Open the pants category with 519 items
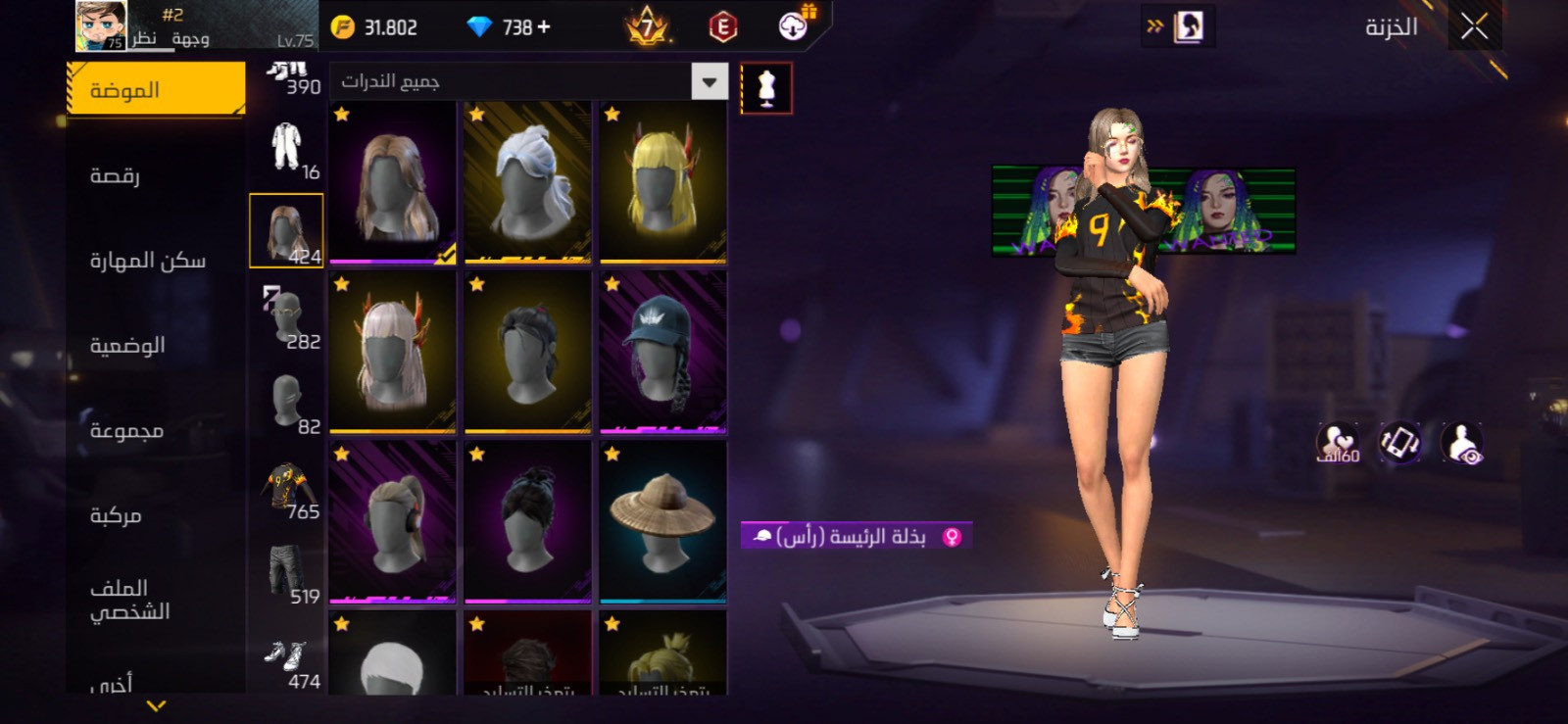This screenshot has height=724, width=1568. [287, 575]
